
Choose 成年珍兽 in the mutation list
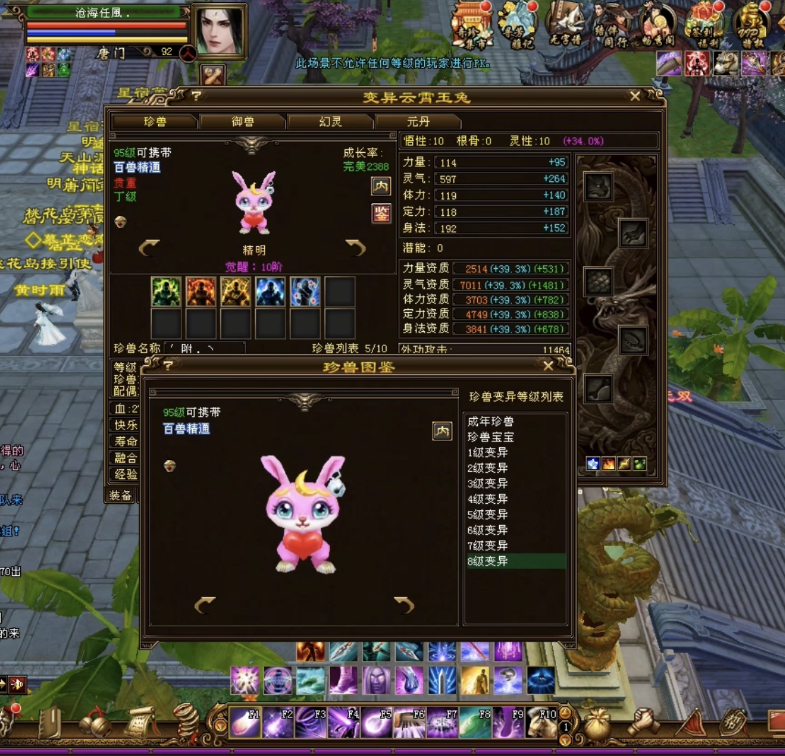(490, 422)
